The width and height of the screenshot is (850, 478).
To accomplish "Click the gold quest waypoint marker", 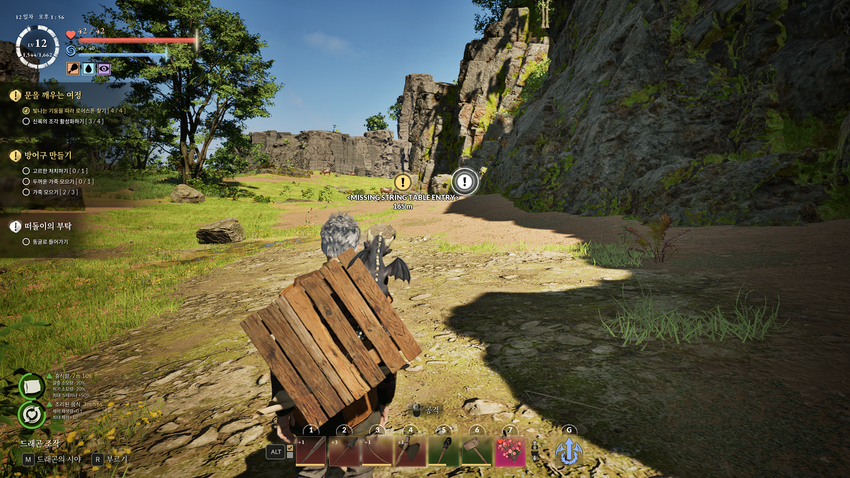I will tap(402, 182).
